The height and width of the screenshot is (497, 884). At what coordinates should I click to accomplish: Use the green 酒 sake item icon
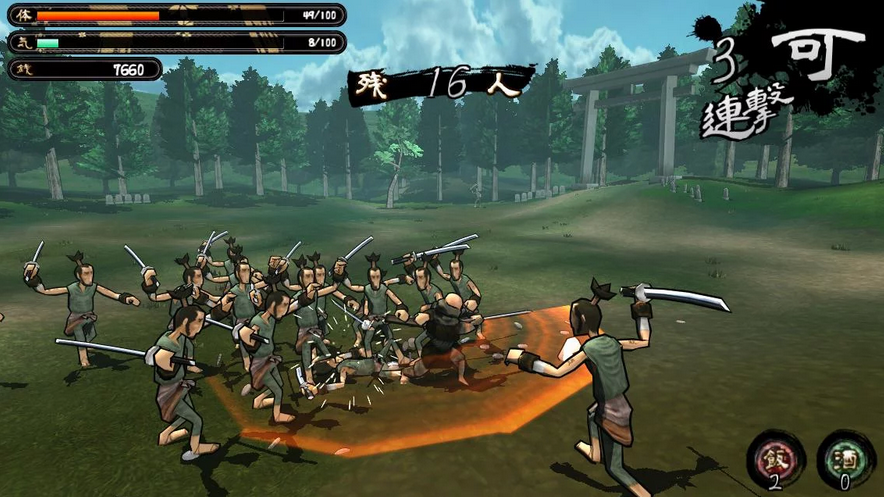(x=845, y=457)
